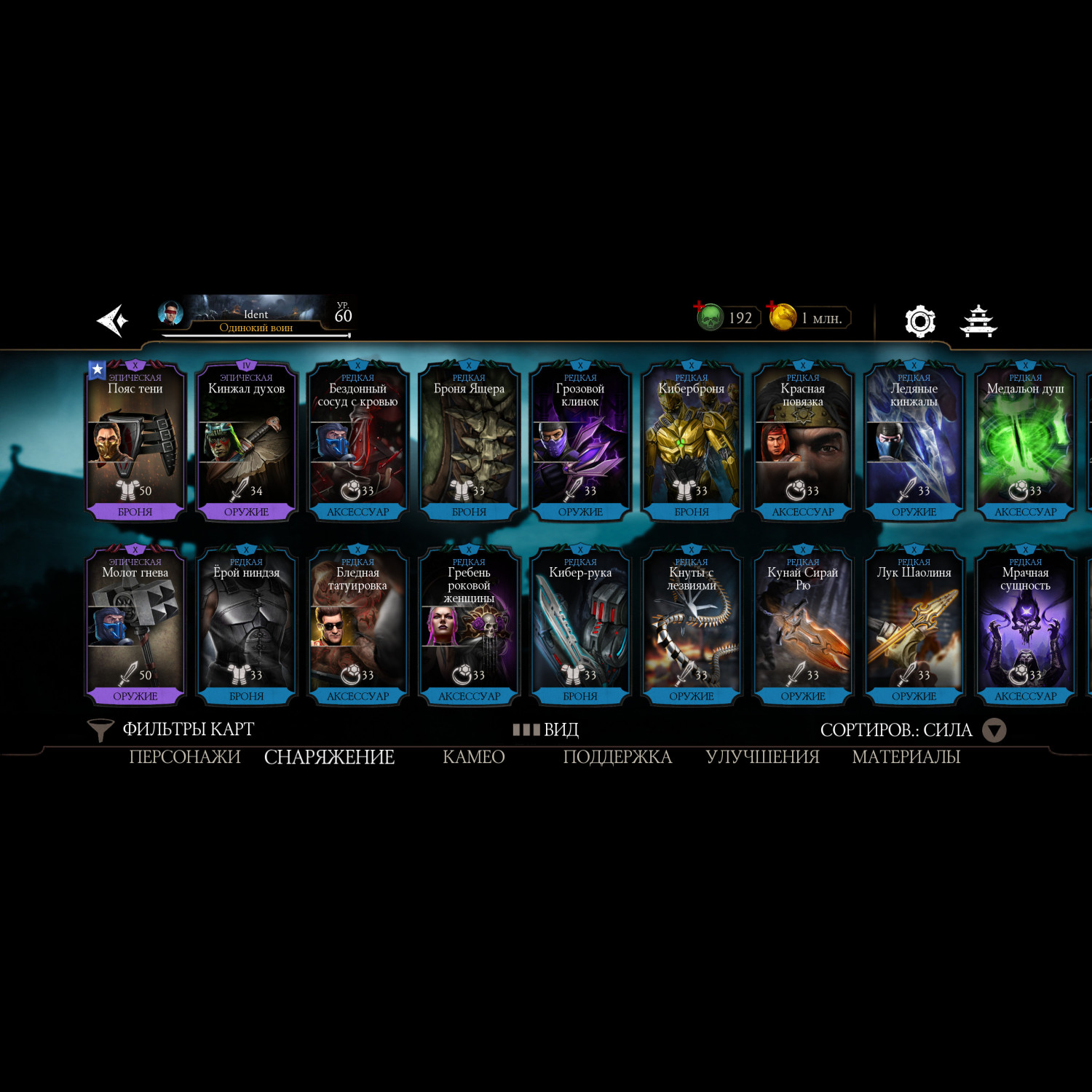Choose the Кинжал духов weapon card
This screenshot has height=1092, width=1092.
[x=247, y=441]
